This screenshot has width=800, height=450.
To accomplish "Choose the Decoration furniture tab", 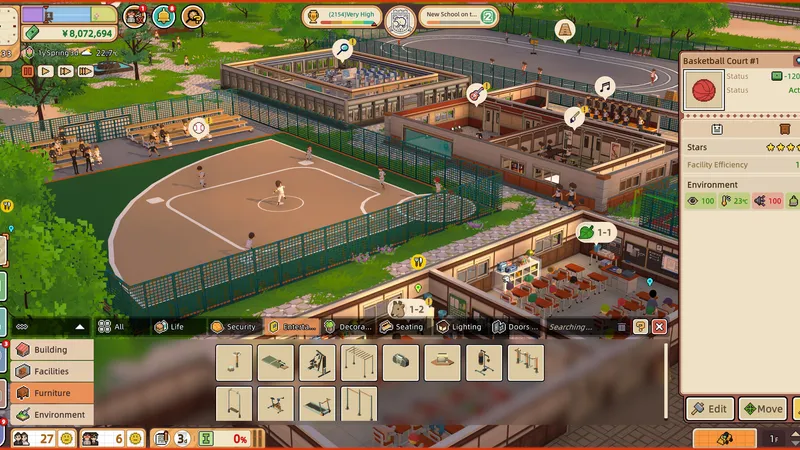I will pyautogui.click(x=348, y=327).
